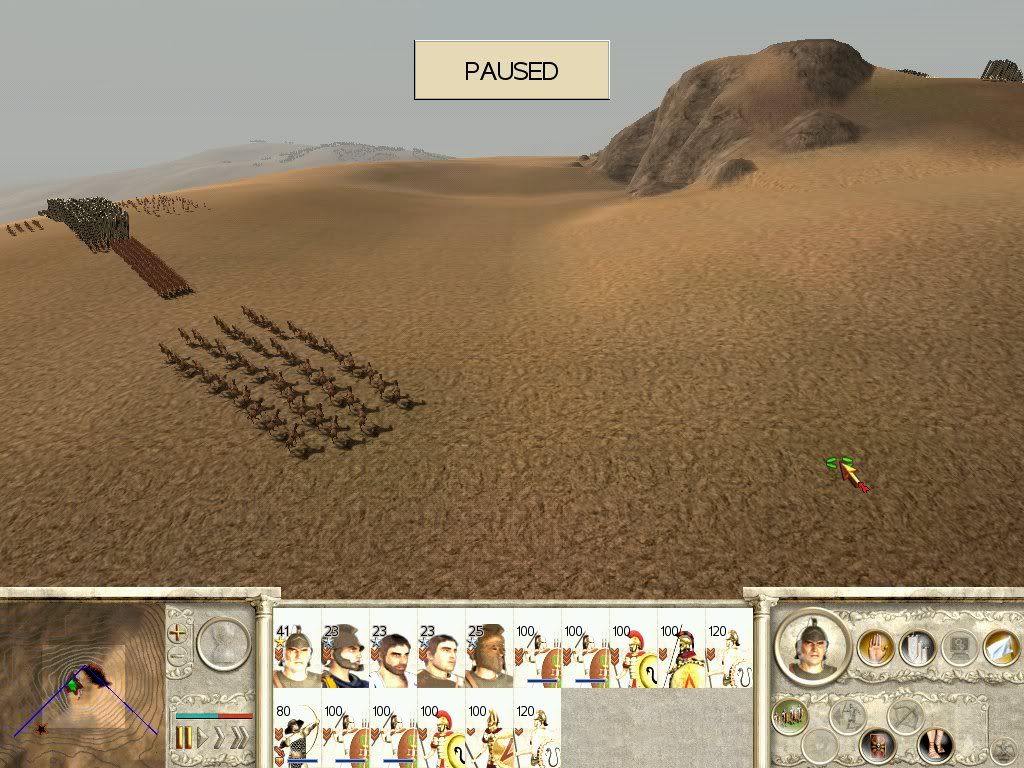Open the group formations banner button
This screenshot has width=1024, height=768.
pos(918,647)
